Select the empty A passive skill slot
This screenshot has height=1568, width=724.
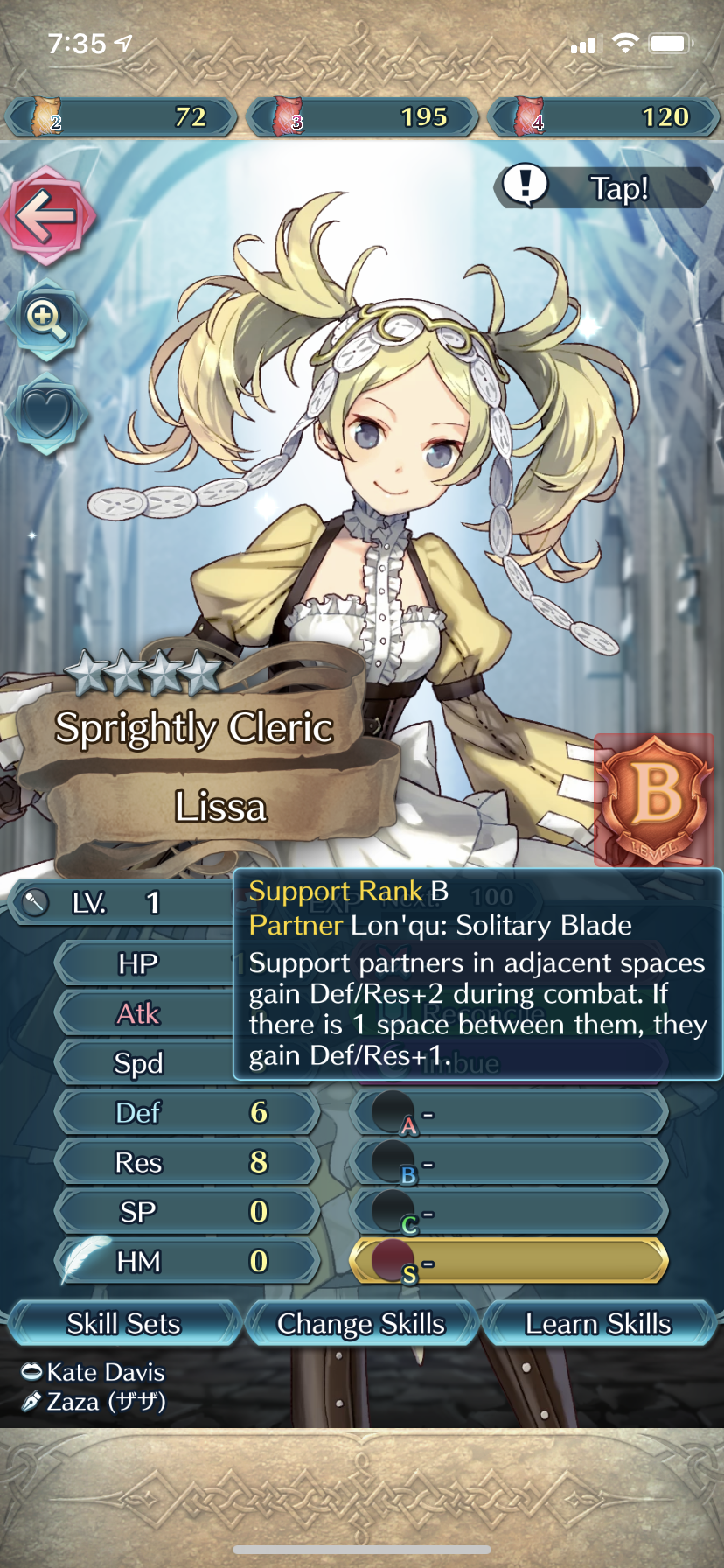[x=509, y=1114]
